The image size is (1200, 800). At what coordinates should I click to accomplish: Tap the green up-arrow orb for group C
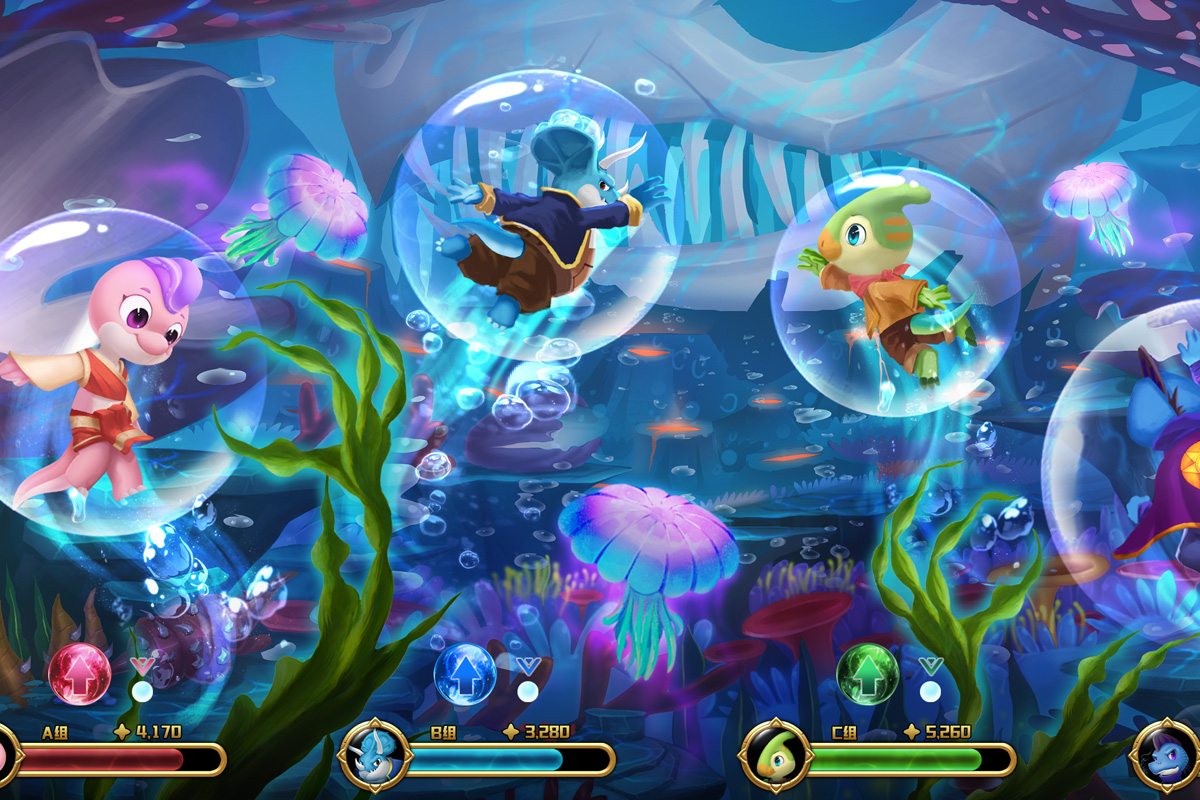coord(868,674)
